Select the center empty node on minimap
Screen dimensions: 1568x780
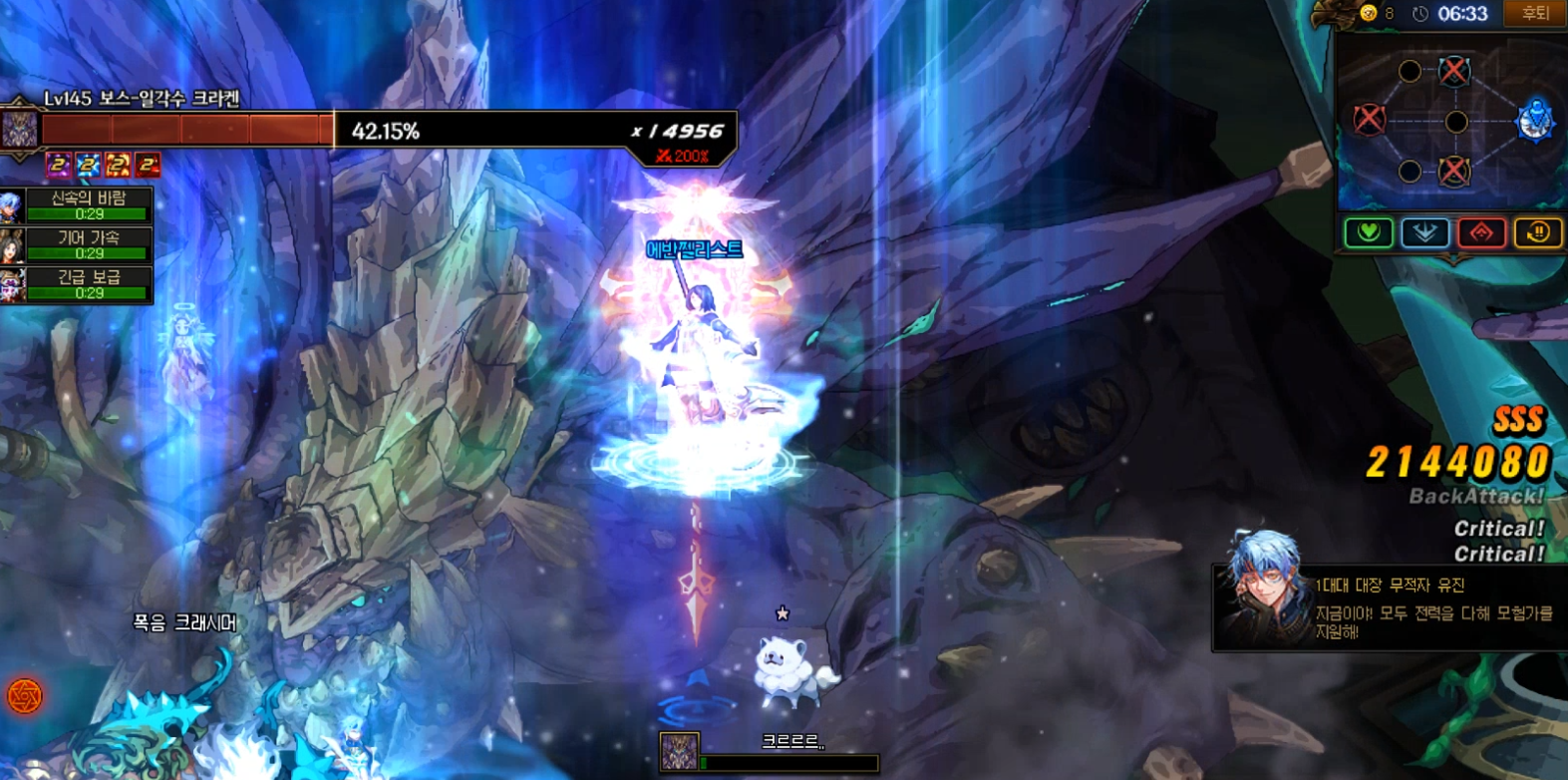coord(1456,122)
